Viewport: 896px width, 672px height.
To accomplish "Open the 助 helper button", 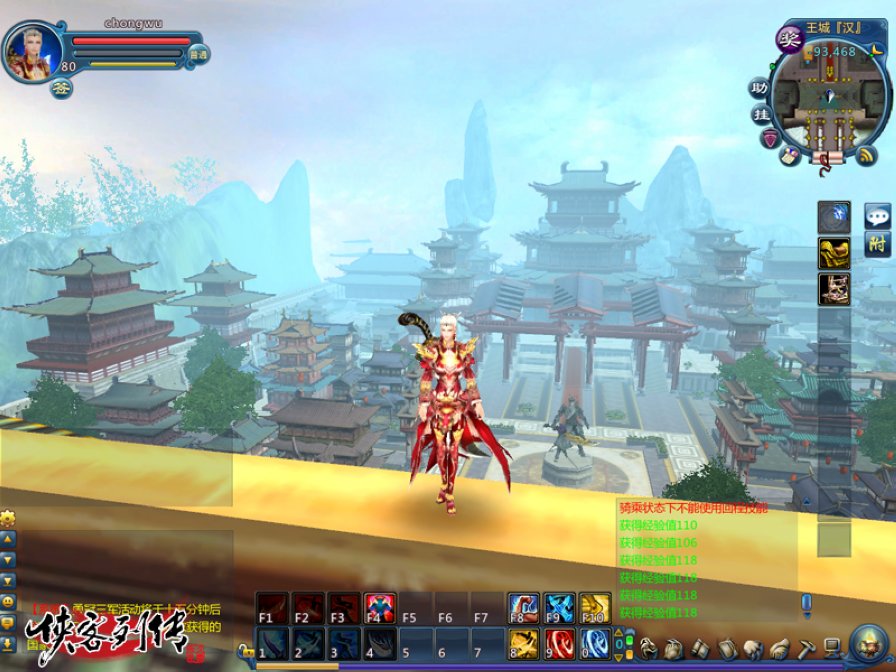I will click(761, 87).
